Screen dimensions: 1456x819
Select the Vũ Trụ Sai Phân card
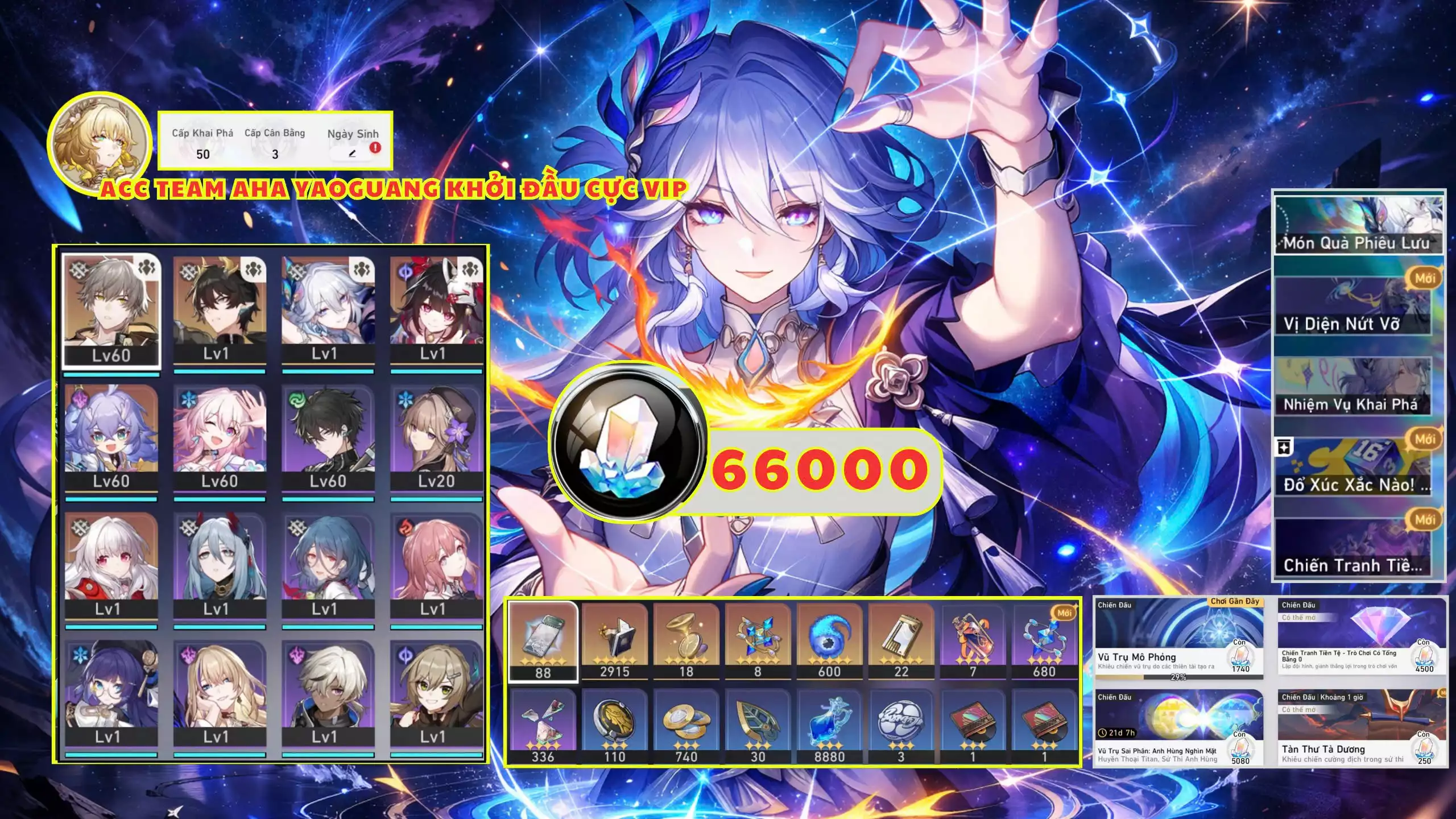pyautogui.click(x=1178, y=729)
